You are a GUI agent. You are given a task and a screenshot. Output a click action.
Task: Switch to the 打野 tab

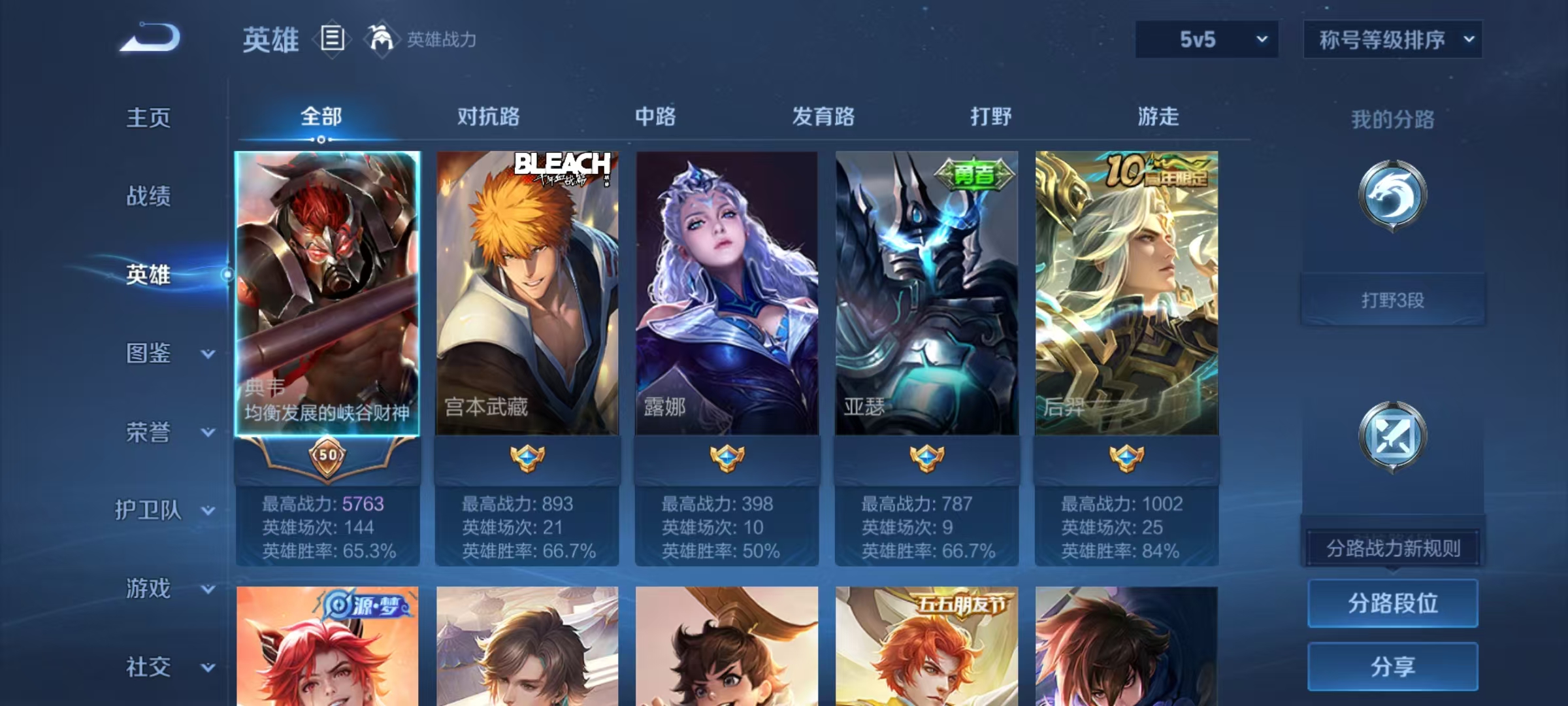tap(990, 116)
